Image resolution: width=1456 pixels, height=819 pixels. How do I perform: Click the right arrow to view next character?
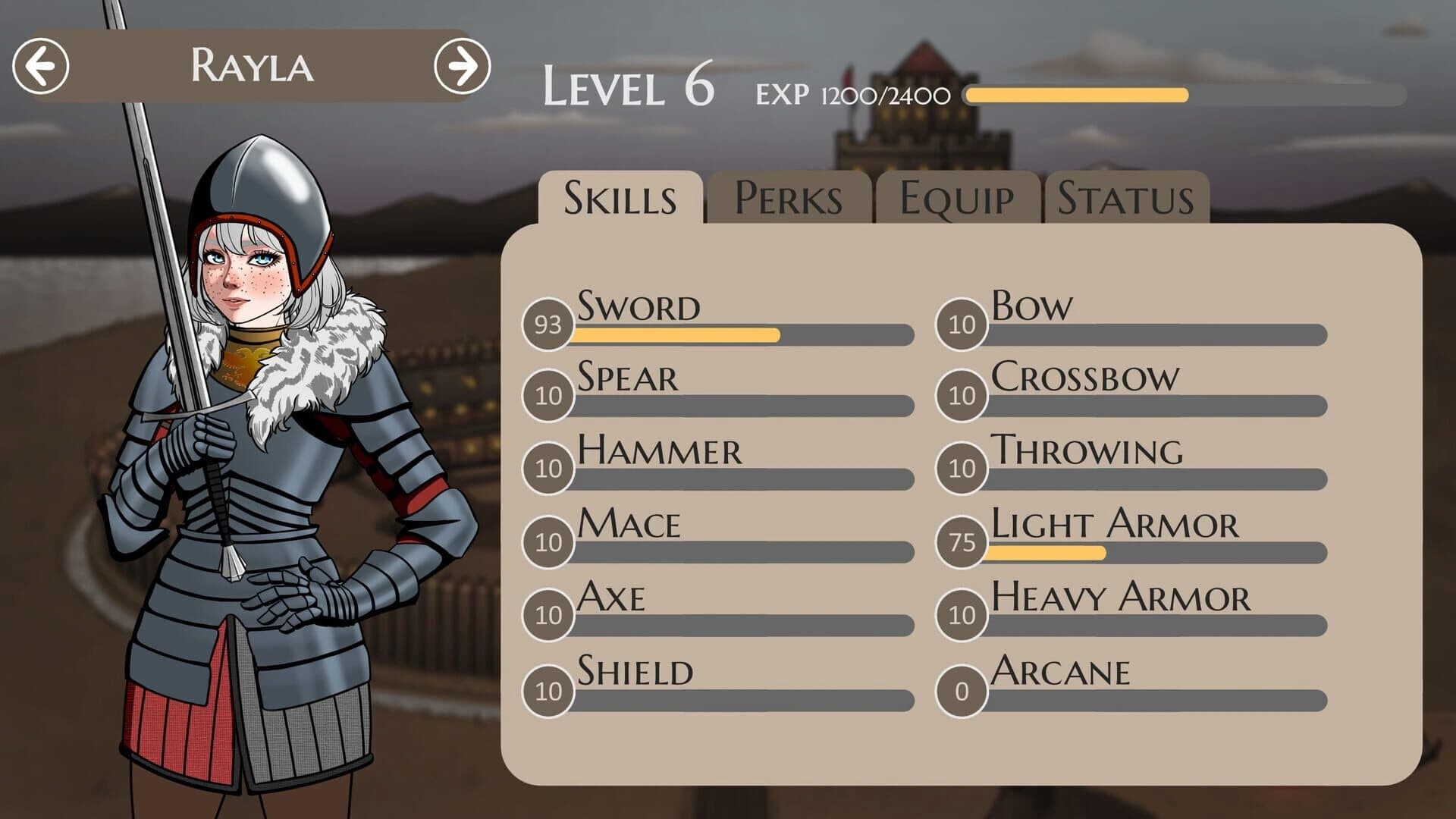click(463, 67)
